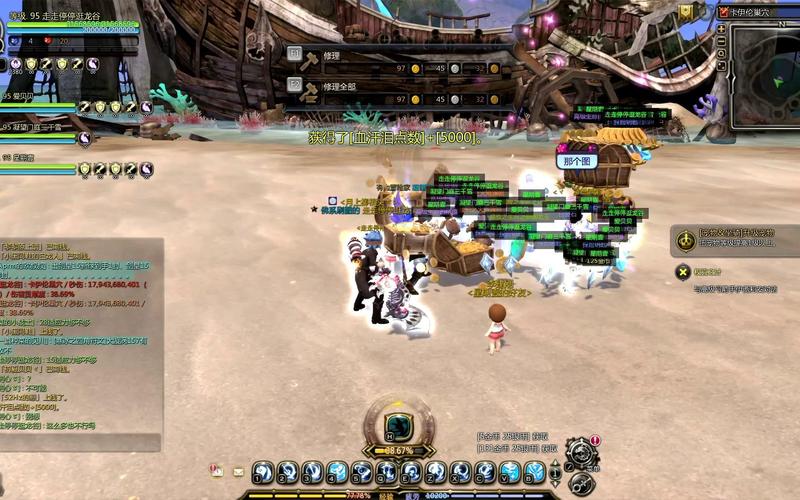Activate the skill in hotbar slot 1
The image size is (800, 500).
263,471
